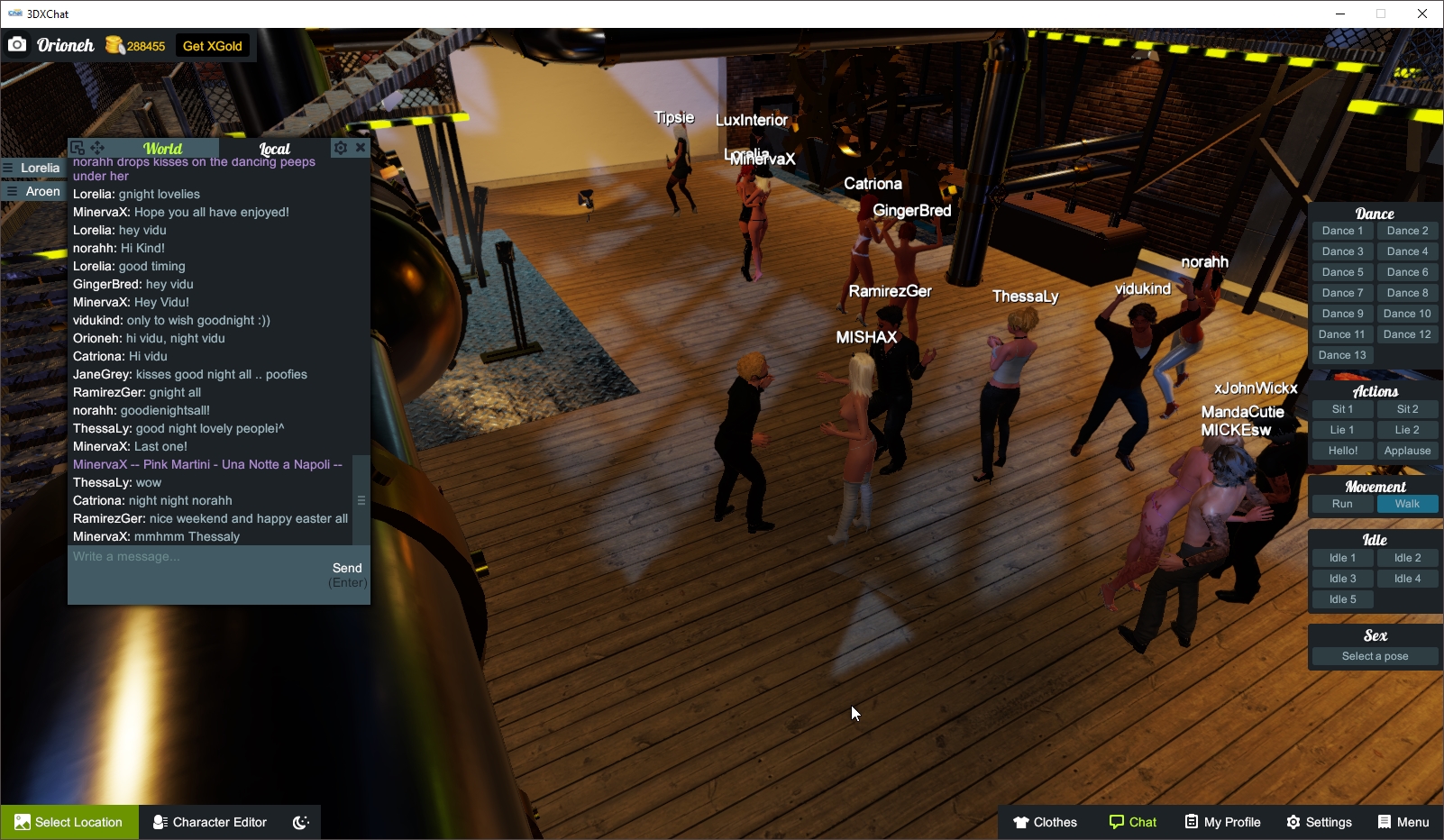
Task: Expand the Aroen player entry
Action: (x=40, y=191)
